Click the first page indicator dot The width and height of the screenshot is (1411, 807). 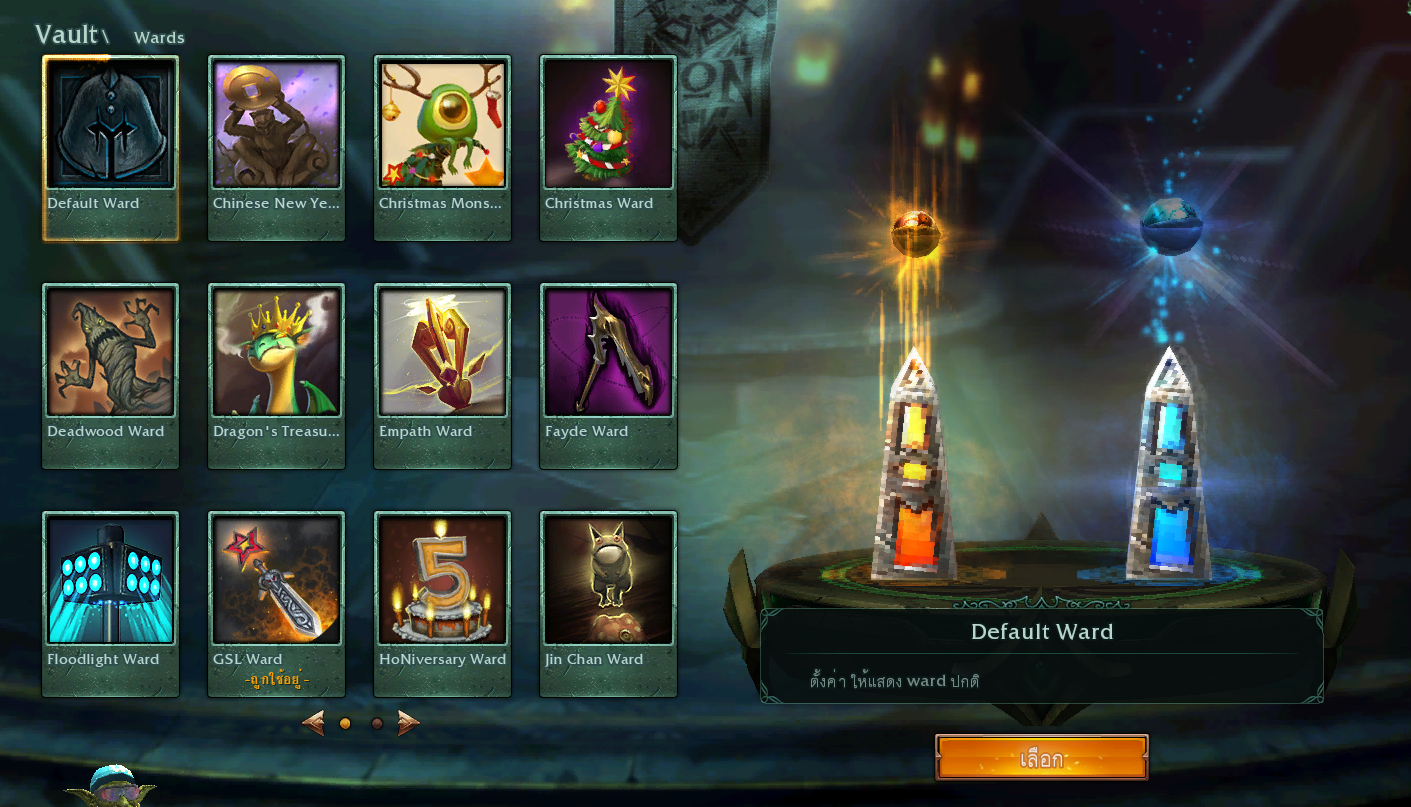345,723
